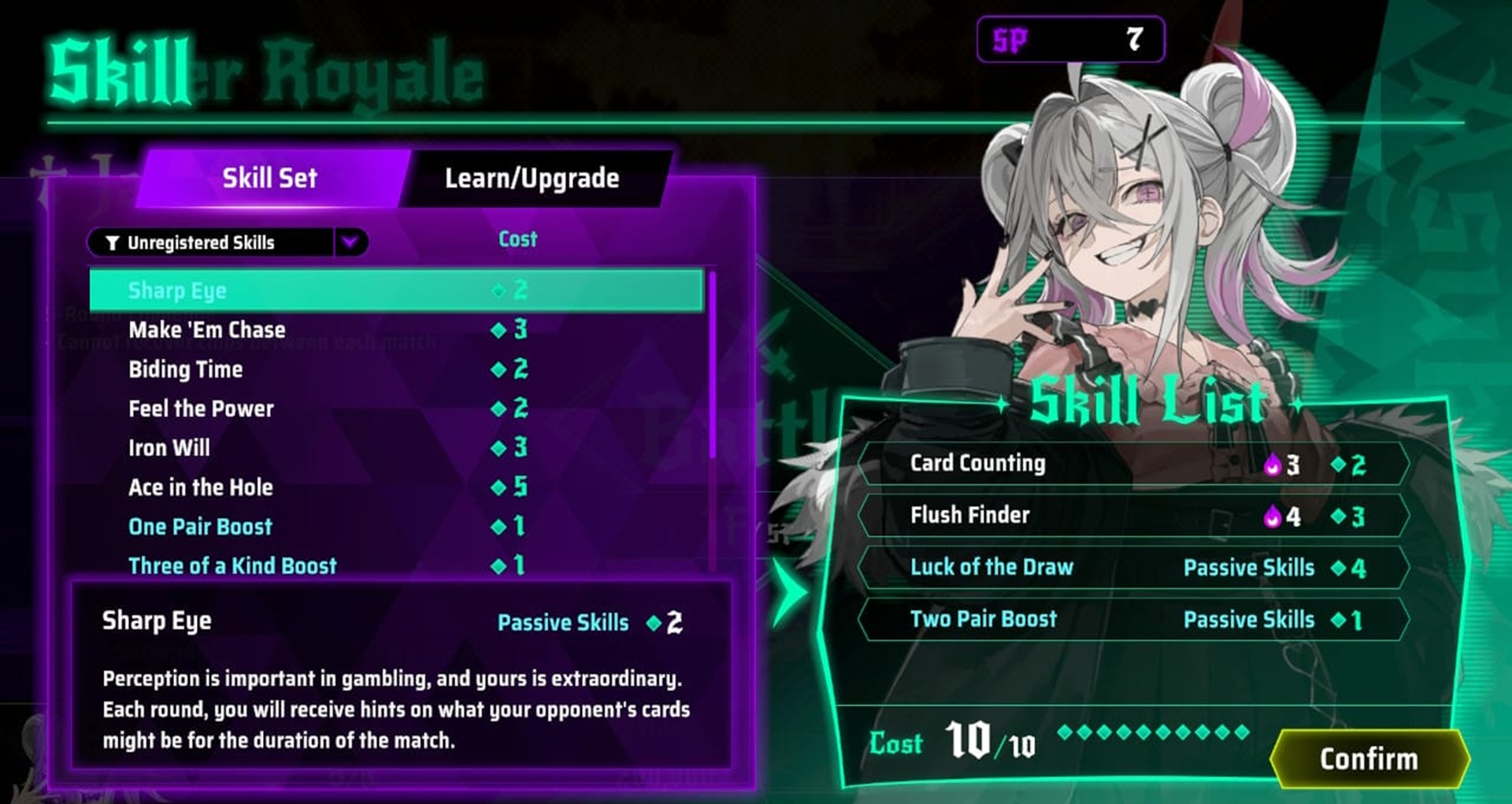
Task: Select the Sharp Eye skill row
Action: click(x=395, y=290)
